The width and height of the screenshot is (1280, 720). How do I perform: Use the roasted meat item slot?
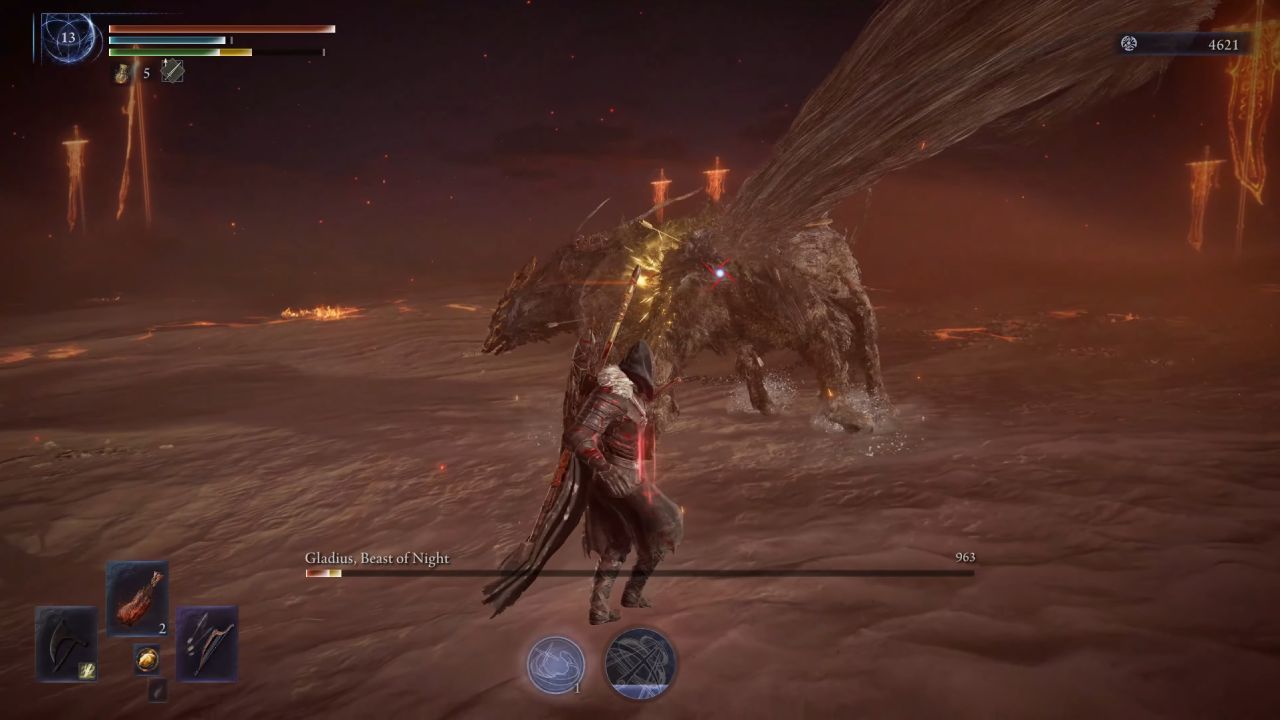click(137, 598)
